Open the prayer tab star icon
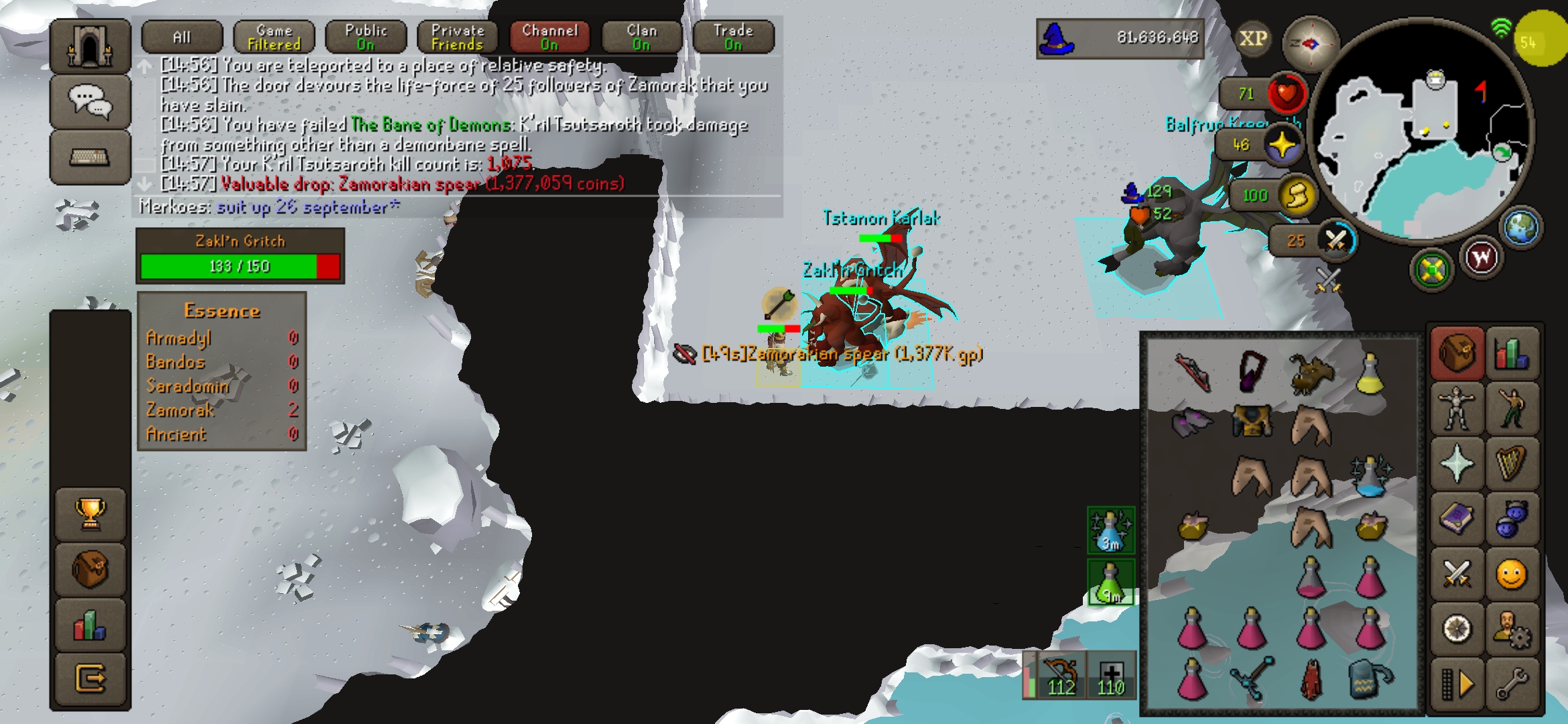This screenshot has height=724, width=1568. pos(1456,464)
